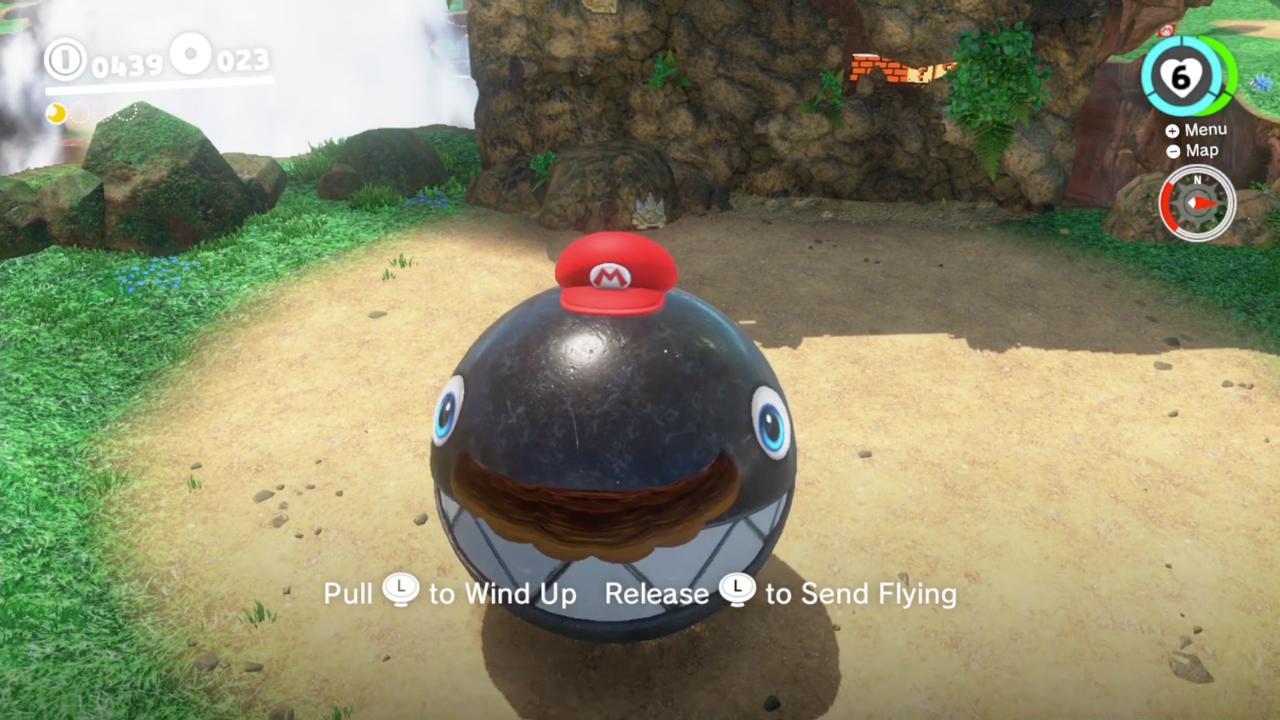Toggle the Menu with the plus icon
The image size is (1280, 720).
point(1171,129)
